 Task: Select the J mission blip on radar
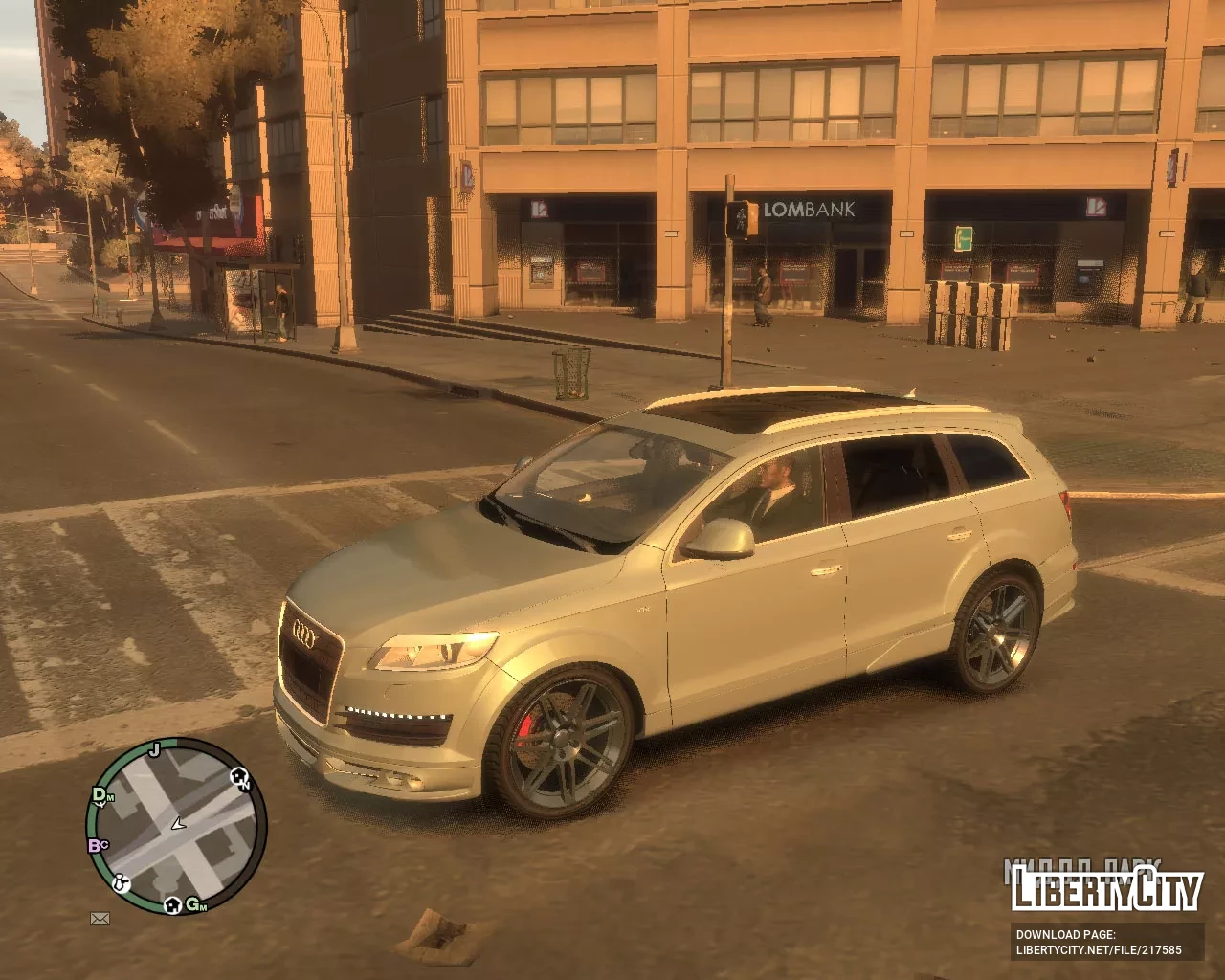(154, 748)
